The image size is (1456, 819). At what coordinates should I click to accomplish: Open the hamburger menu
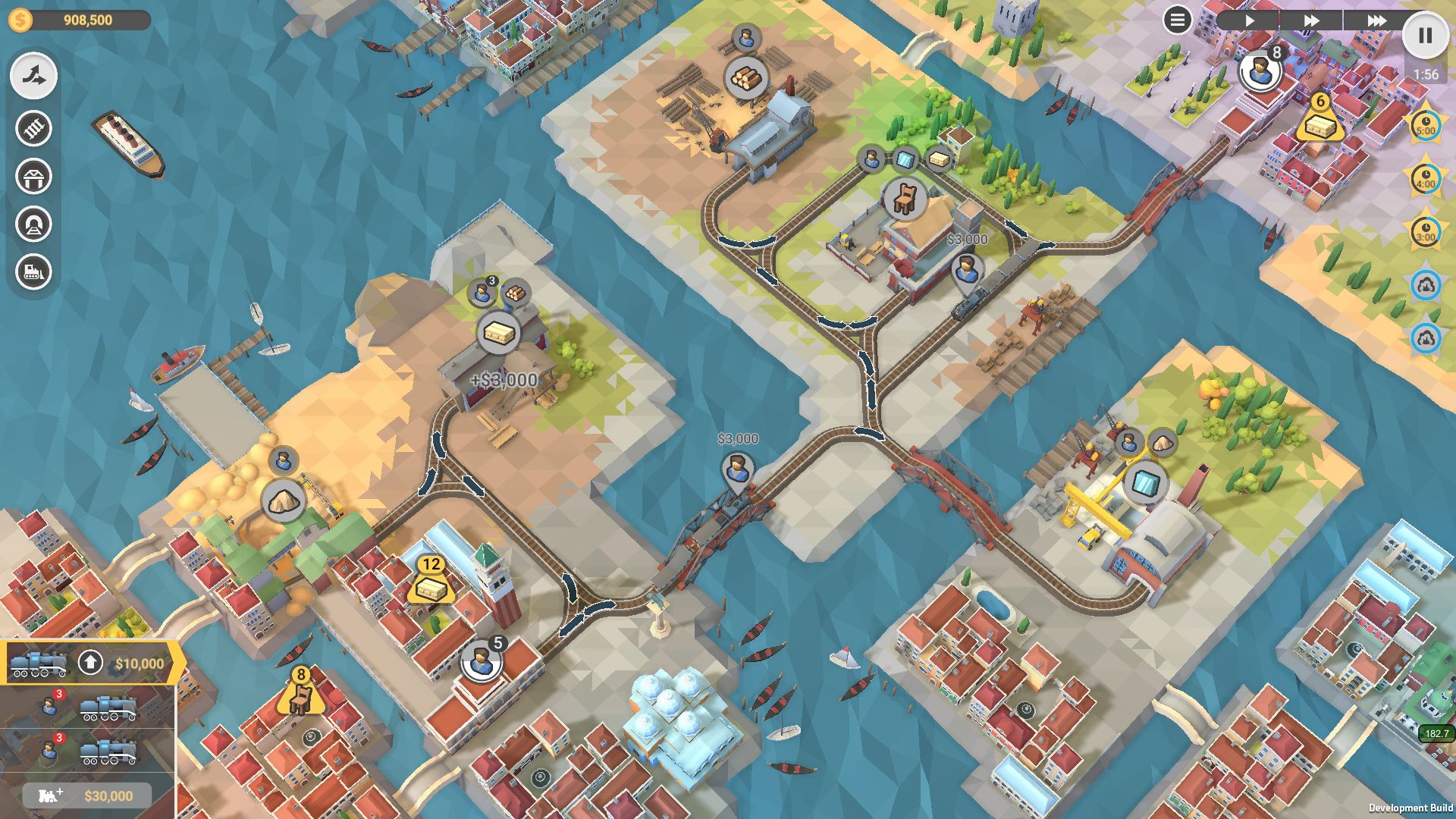(x=1177, y=20)
